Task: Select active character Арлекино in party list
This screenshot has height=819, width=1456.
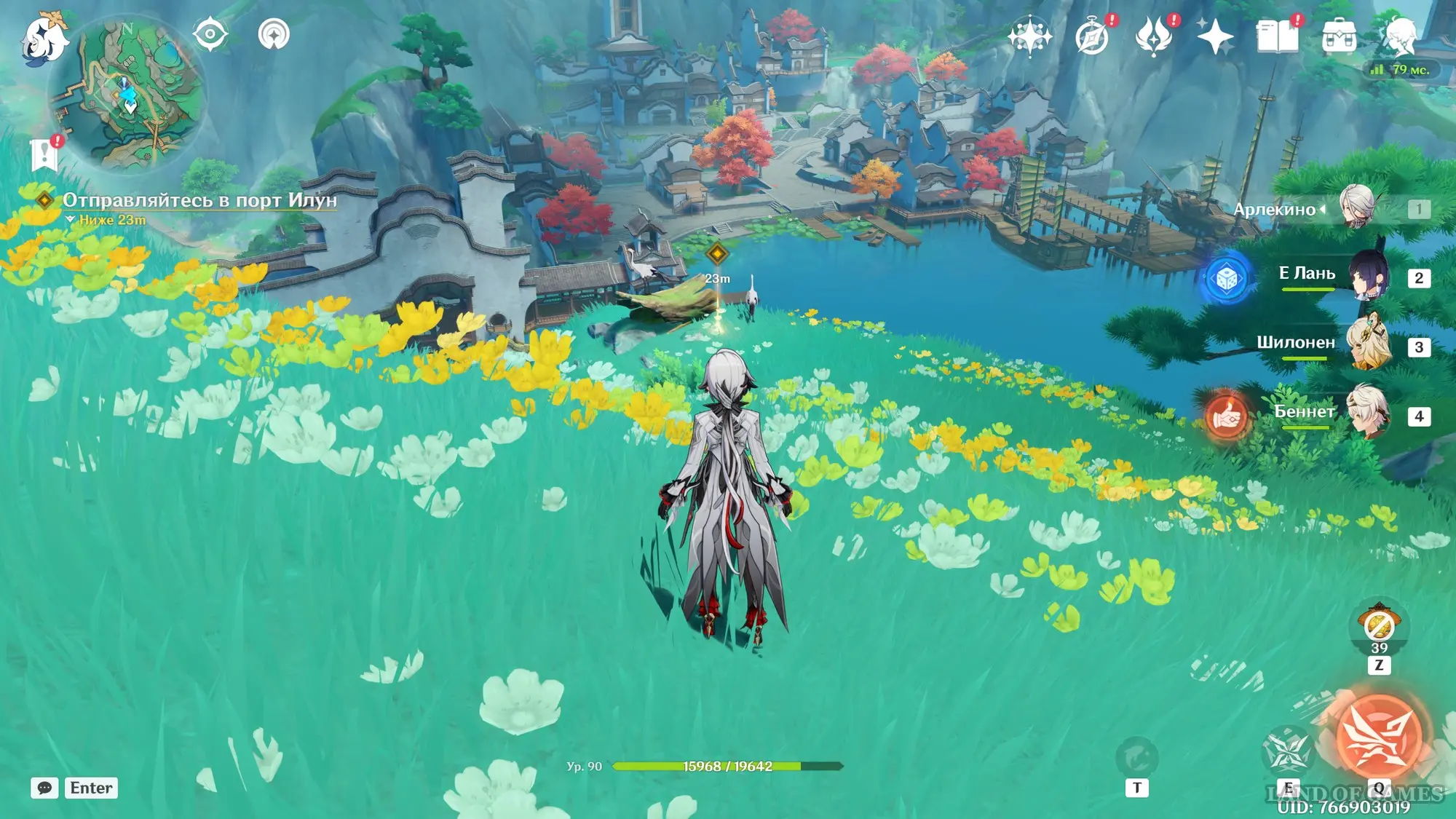Action: pyautogui.click(x=1357, y=208)
